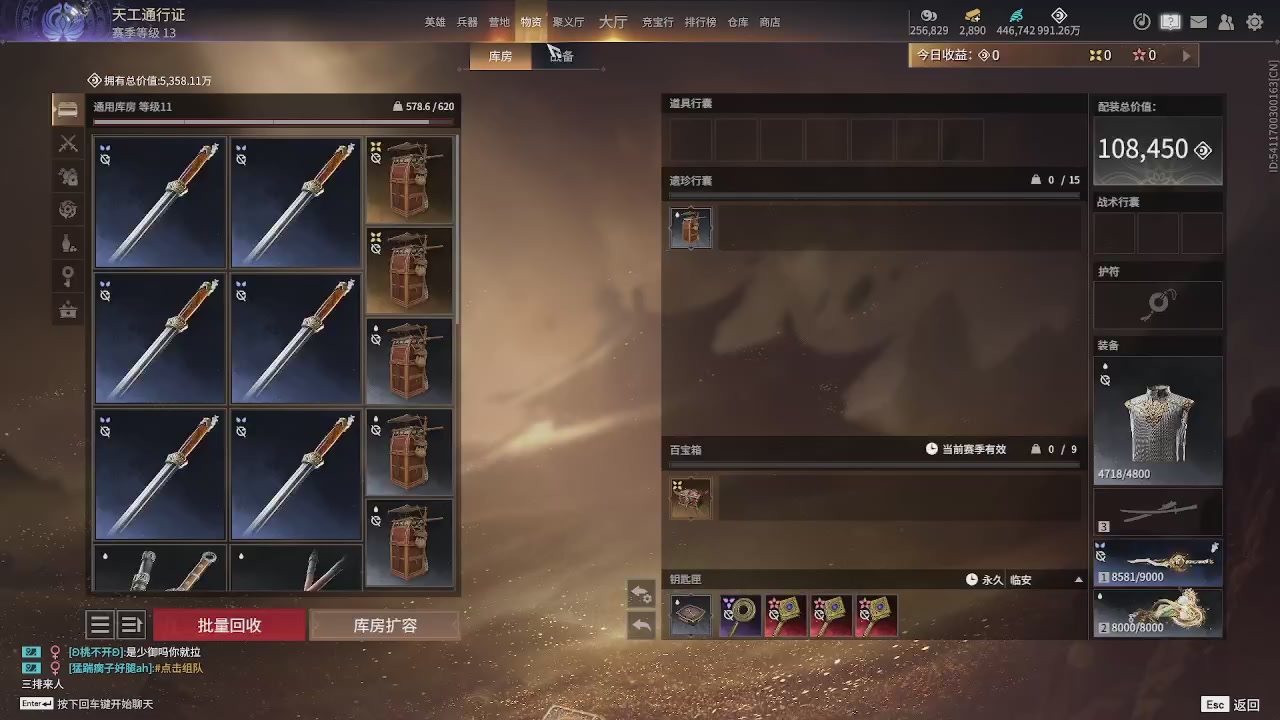The width and height of the screenshot is (1280, 720).
Task: Select the key category icon in the sidebar
Action: coord(68,276)
